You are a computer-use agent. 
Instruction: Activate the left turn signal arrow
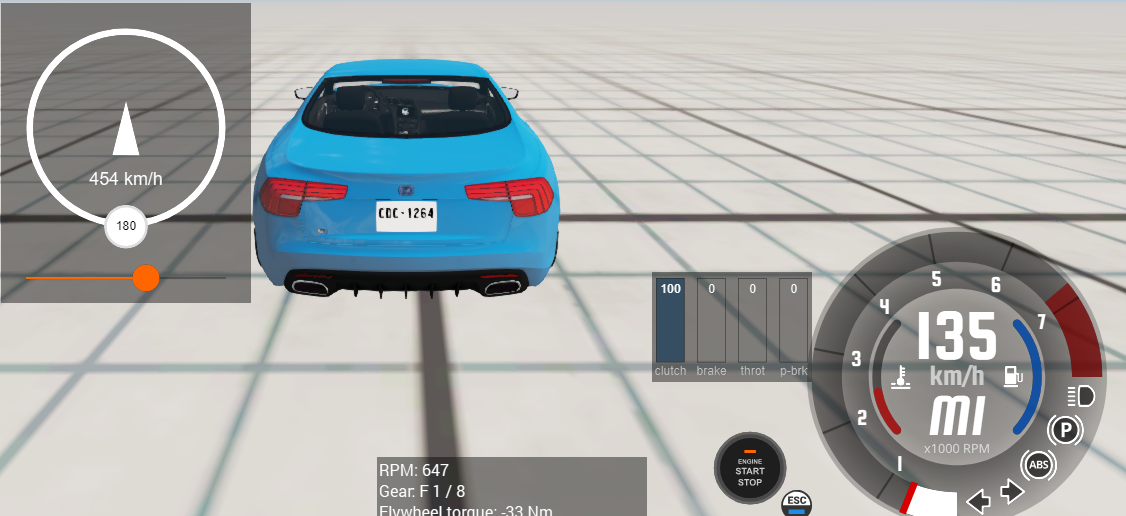click(978, 497)
